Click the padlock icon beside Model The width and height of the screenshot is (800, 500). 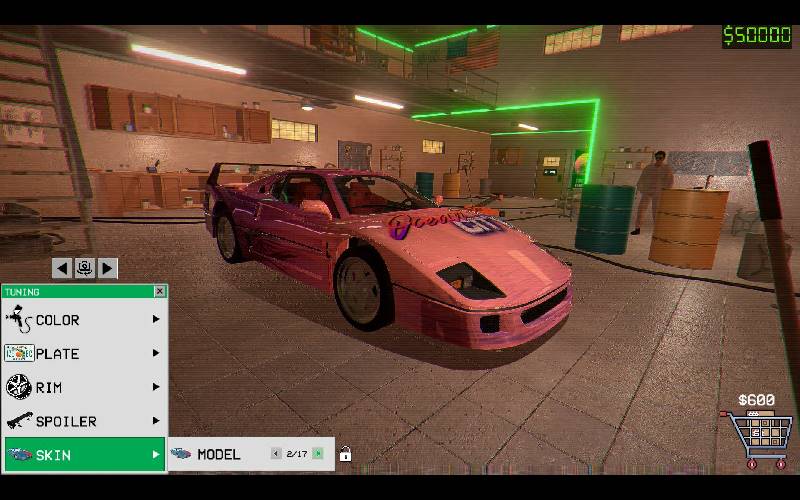tap(345, 454)
